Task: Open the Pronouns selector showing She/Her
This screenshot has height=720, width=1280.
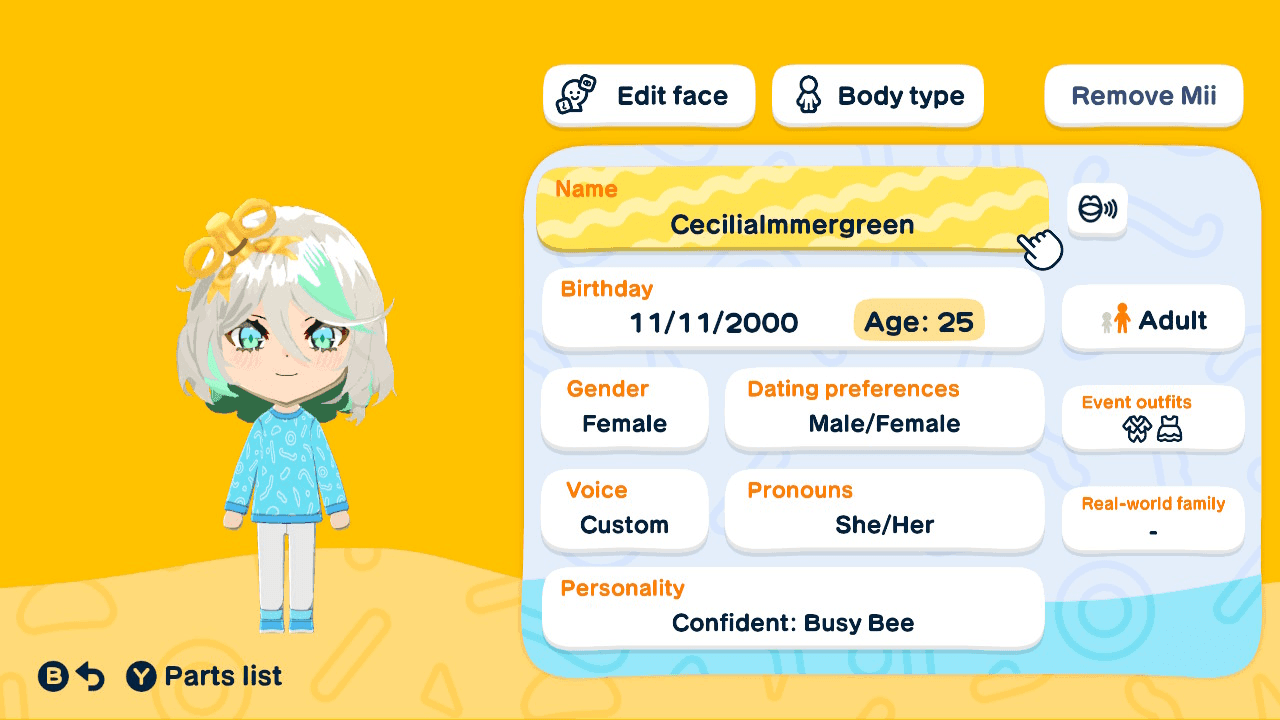Action: click(884, 510)
